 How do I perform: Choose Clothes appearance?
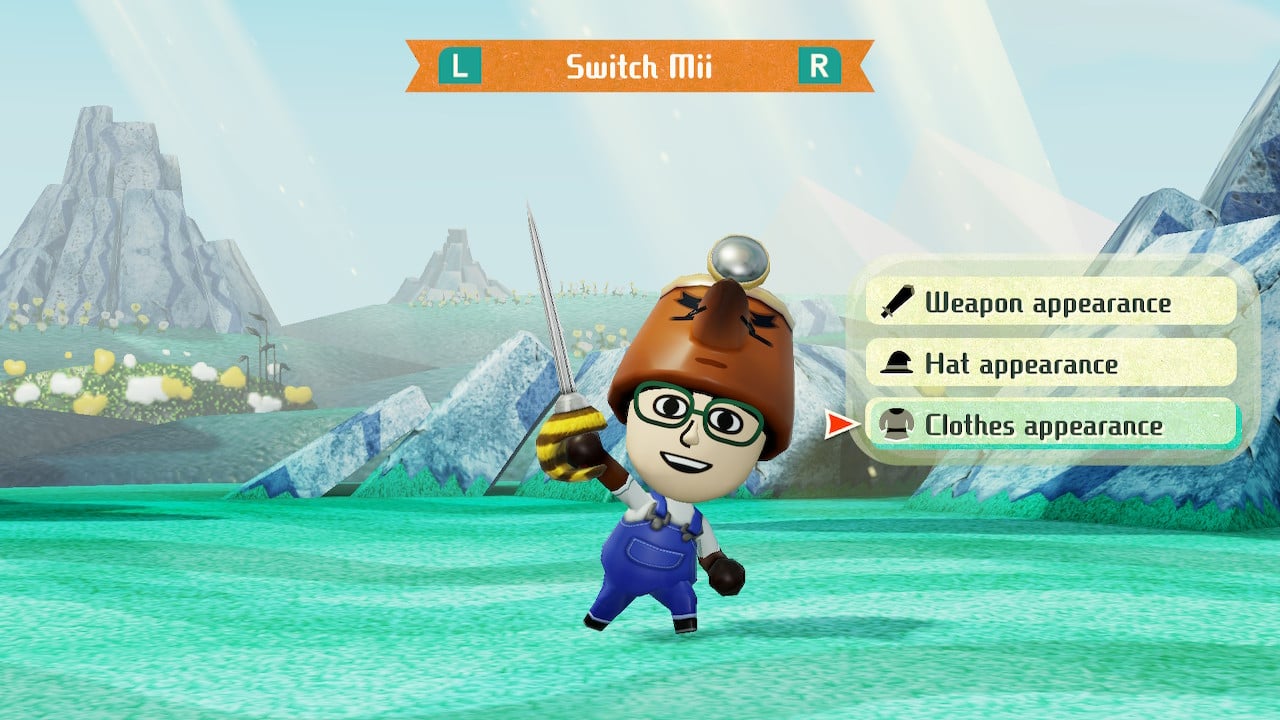point(1050,425)
